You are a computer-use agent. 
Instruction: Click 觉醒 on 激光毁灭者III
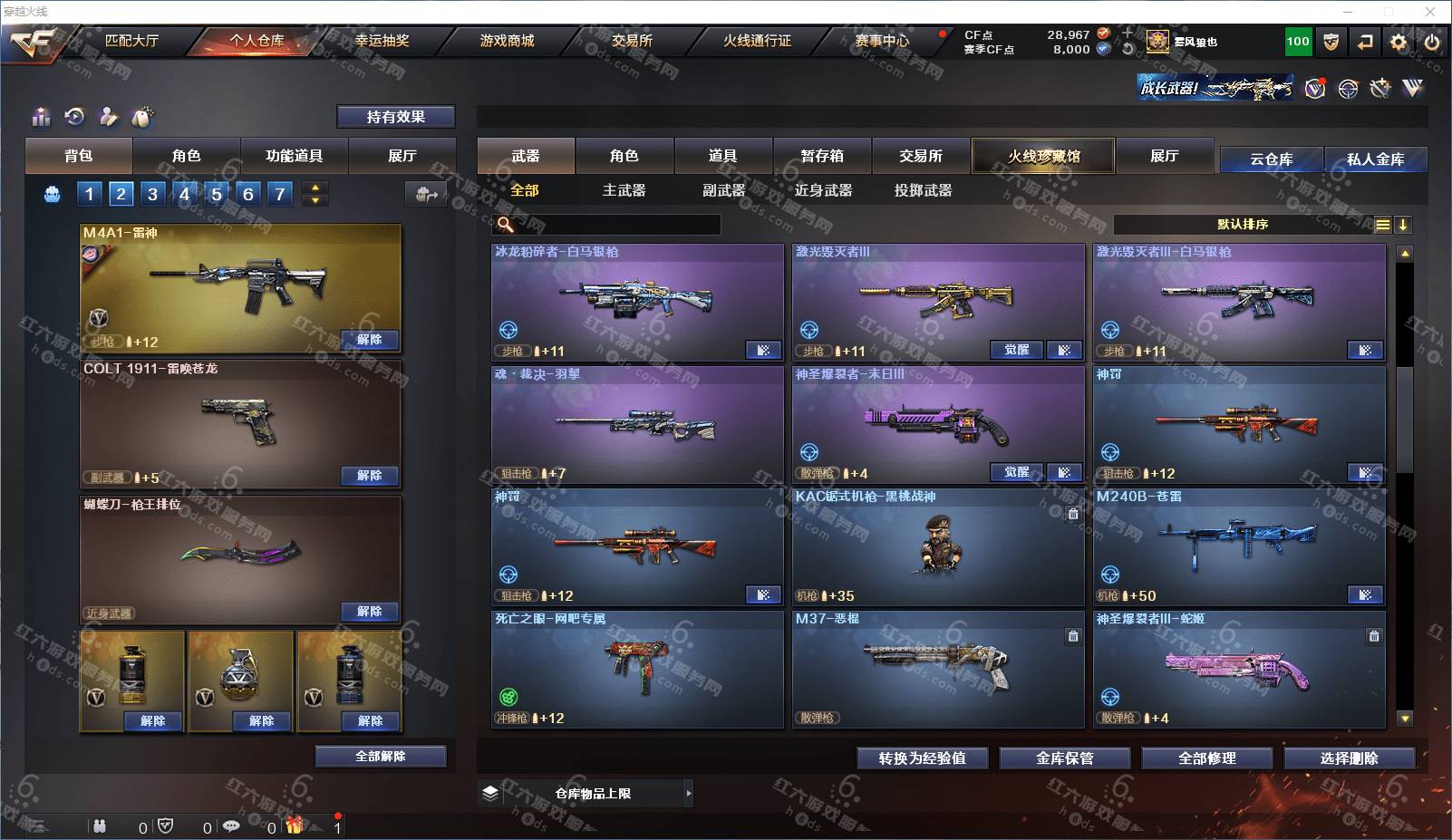pyautogui.click(x=1016, y=350)
